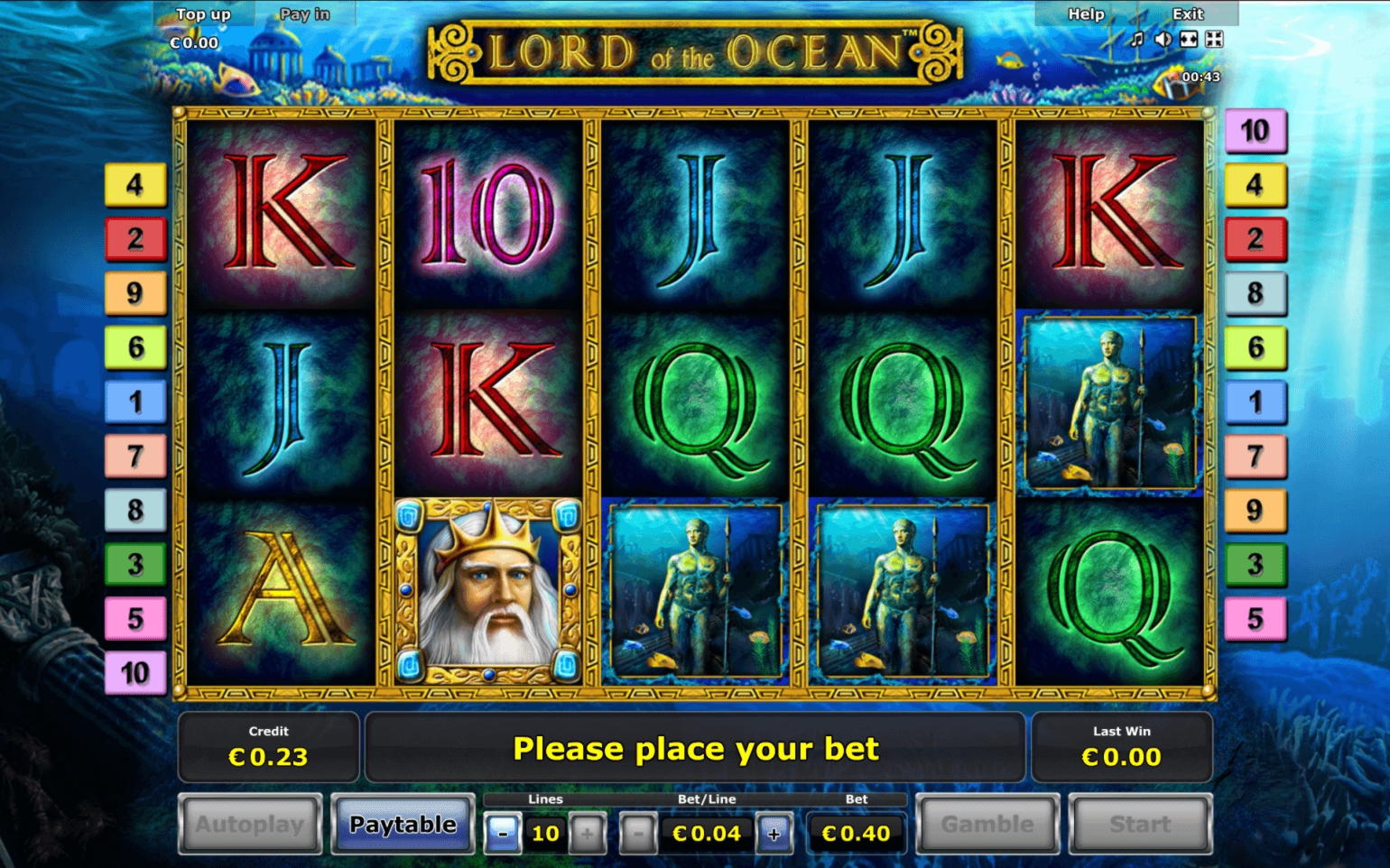Increase Bet/Line with the plus stepper

pyautogui.click(x=773, y=833)
